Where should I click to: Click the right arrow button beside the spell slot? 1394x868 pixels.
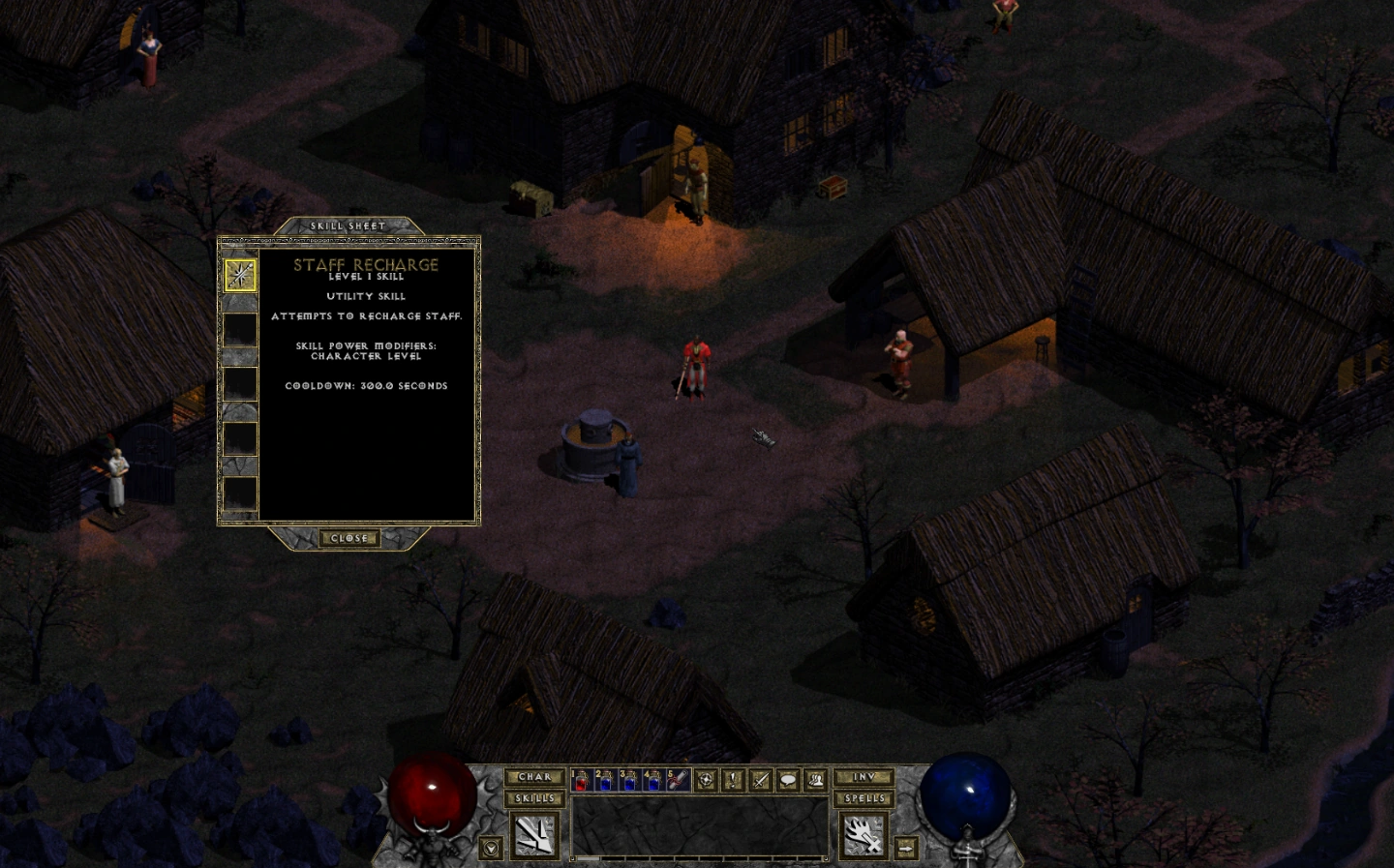[x=906, y=848]
